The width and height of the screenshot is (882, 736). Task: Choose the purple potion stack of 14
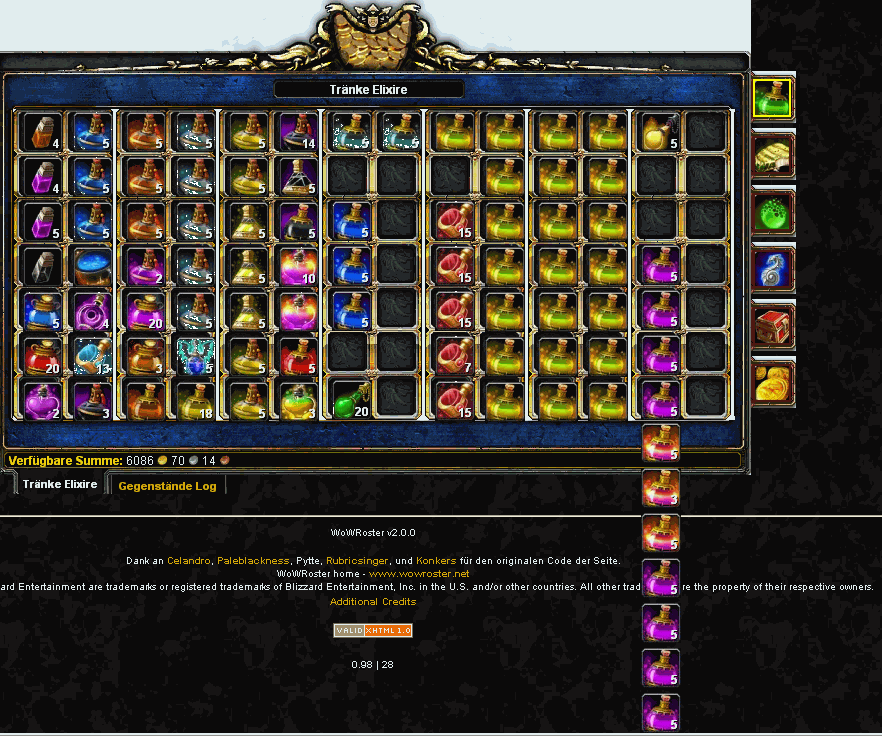click(298, 130)
